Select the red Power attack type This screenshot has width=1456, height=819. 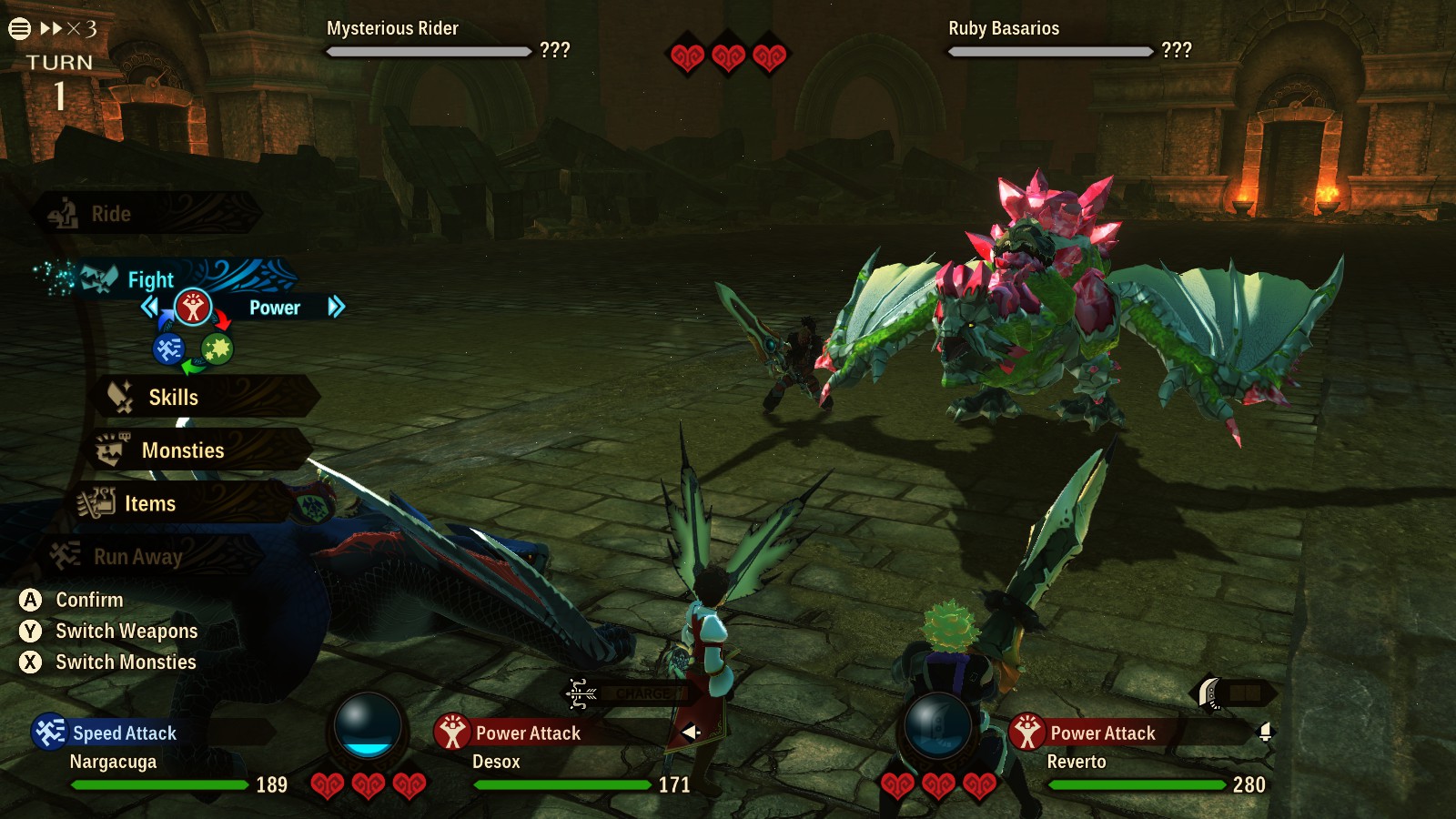coord(193,306)
